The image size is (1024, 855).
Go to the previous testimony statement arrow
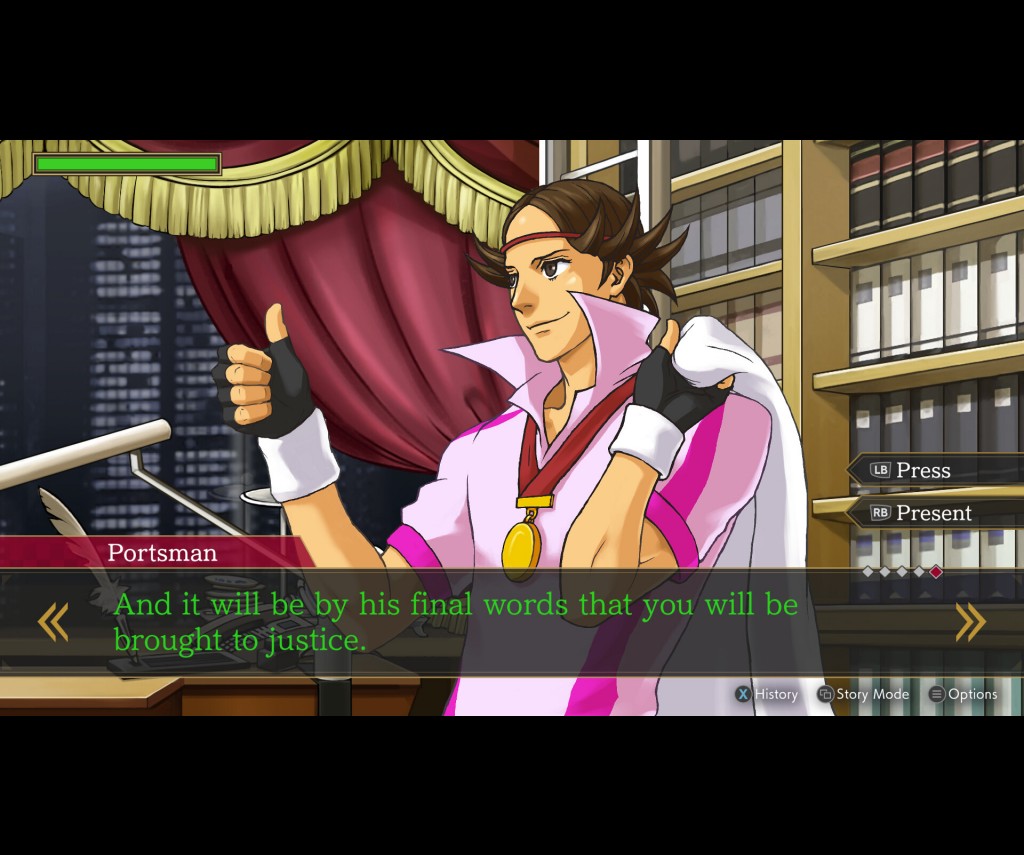(x=53, y=622)
